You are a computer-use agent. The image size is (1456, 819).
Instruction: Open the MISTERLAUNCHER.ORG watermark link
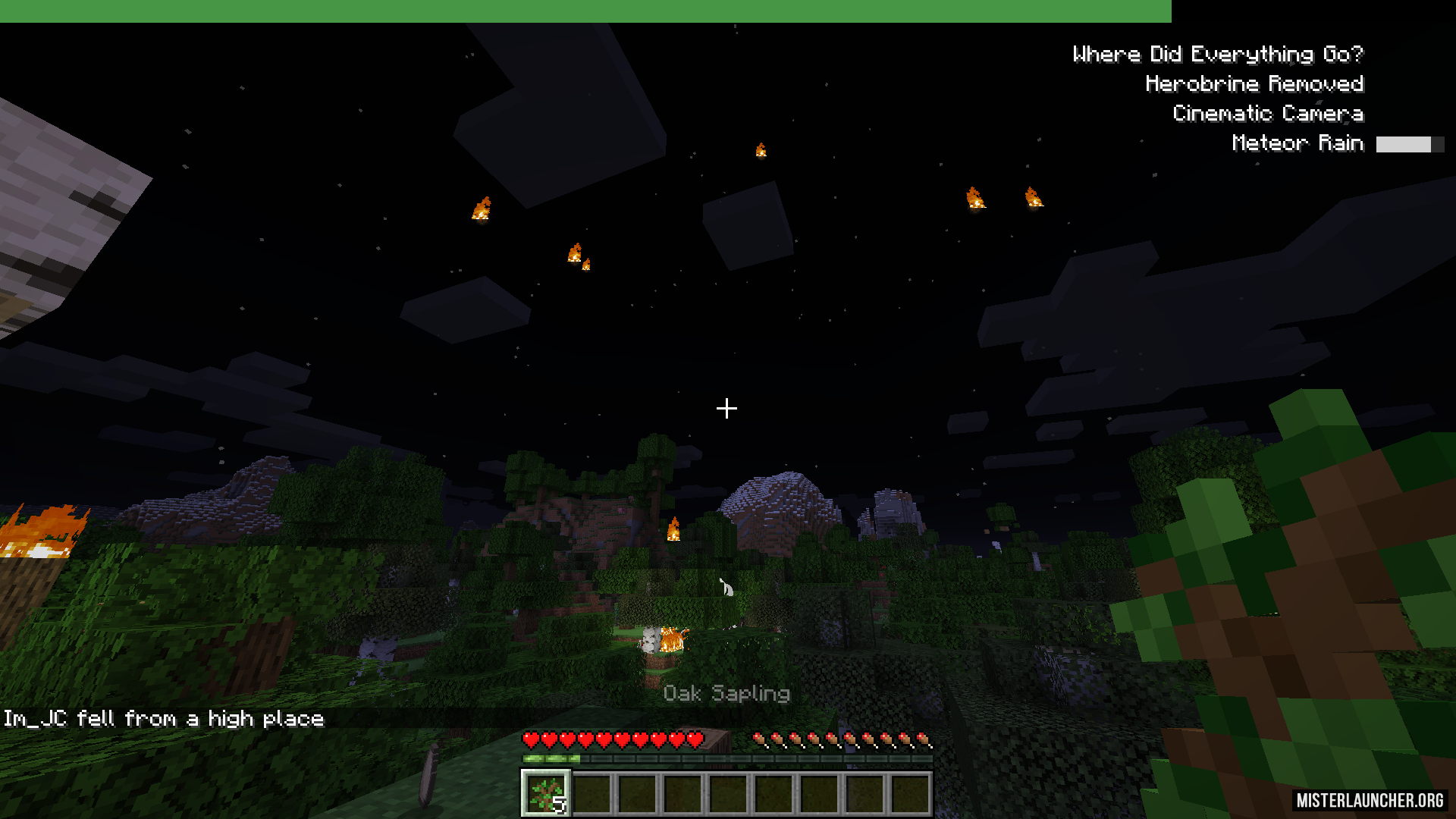[1369, 800]
